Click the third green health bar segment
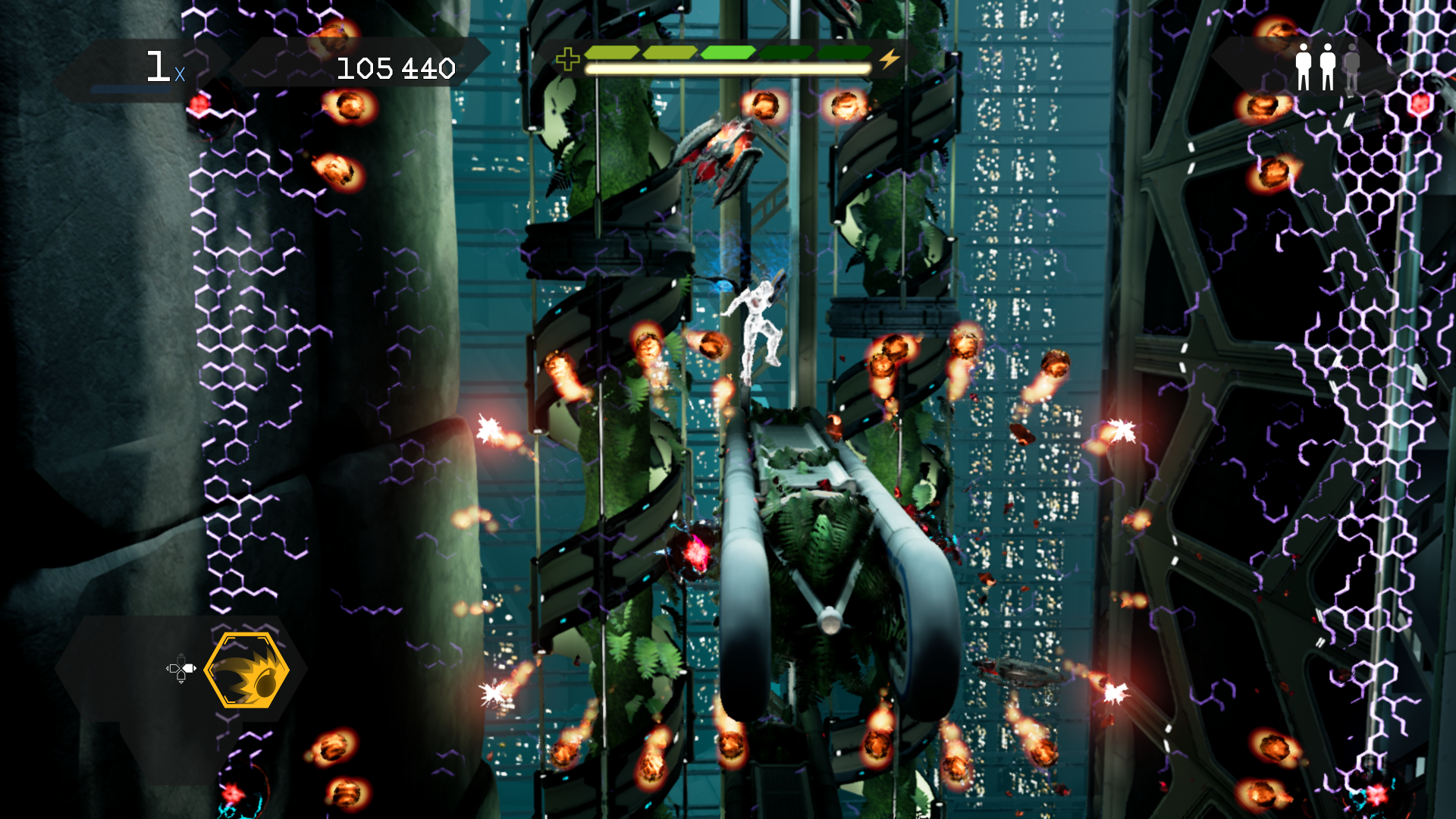The width and height of the screenshot is (1456, 819). [x=728, y=52]
